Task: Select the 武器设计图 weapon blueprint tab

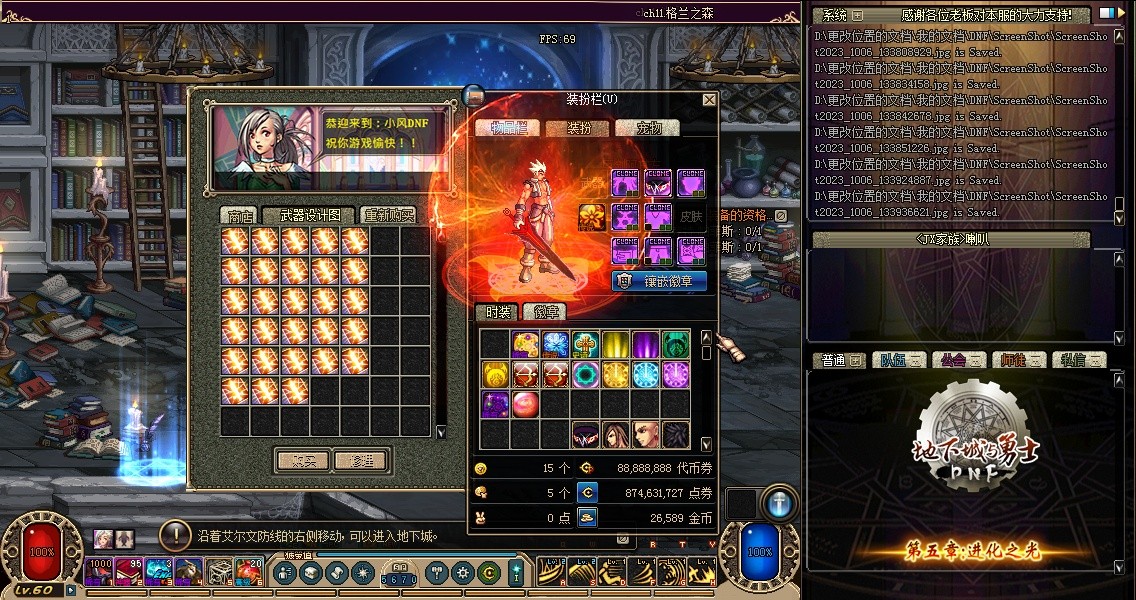Action: pyautogui.click(x=309, y=216)
